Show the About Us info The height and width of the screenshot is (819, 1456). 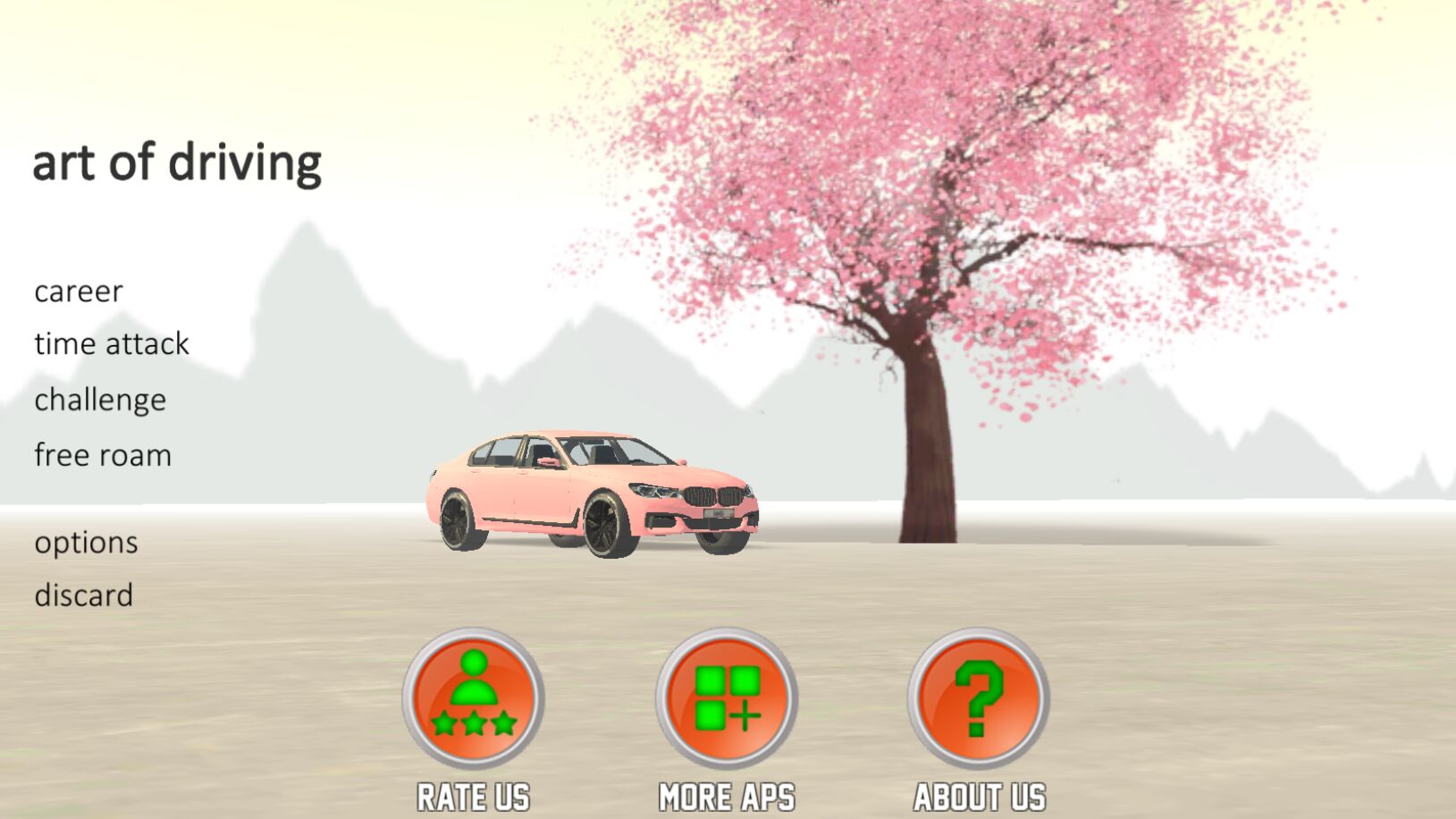pyautogui.click(x=979, y=698)
